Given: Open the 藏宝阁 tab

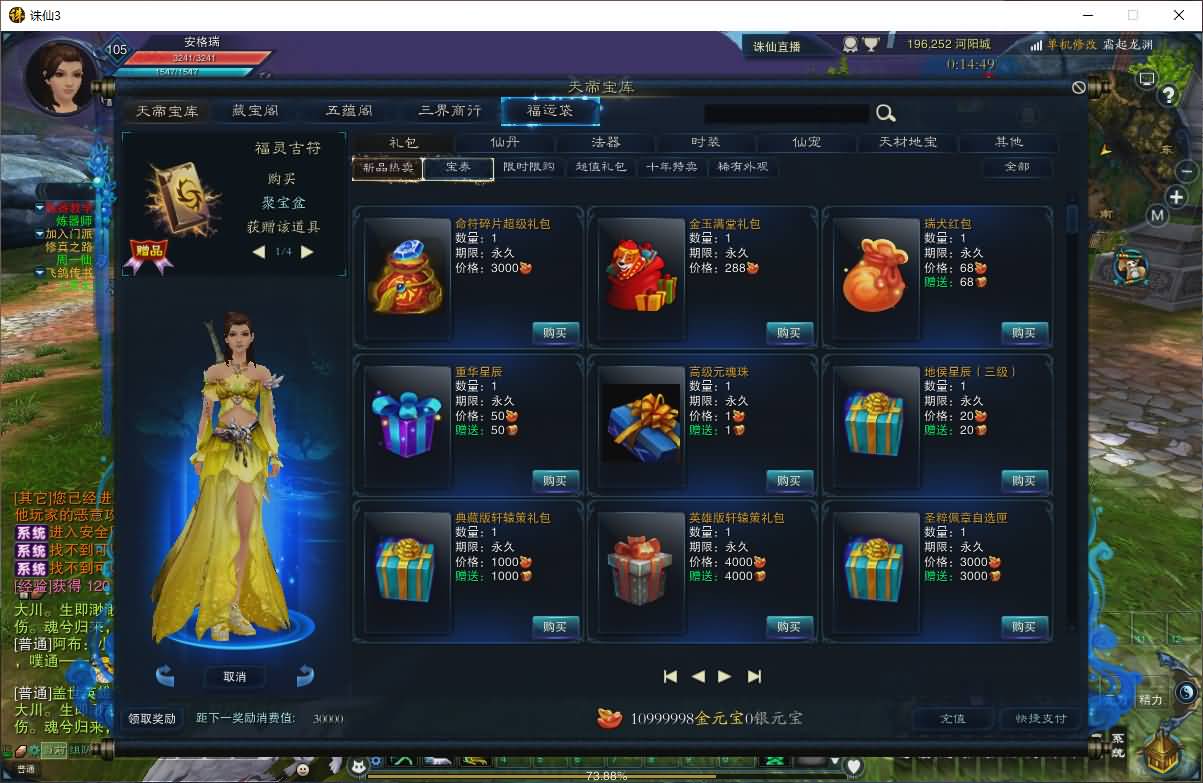Looking at the screenshot, I should point(255,110).
